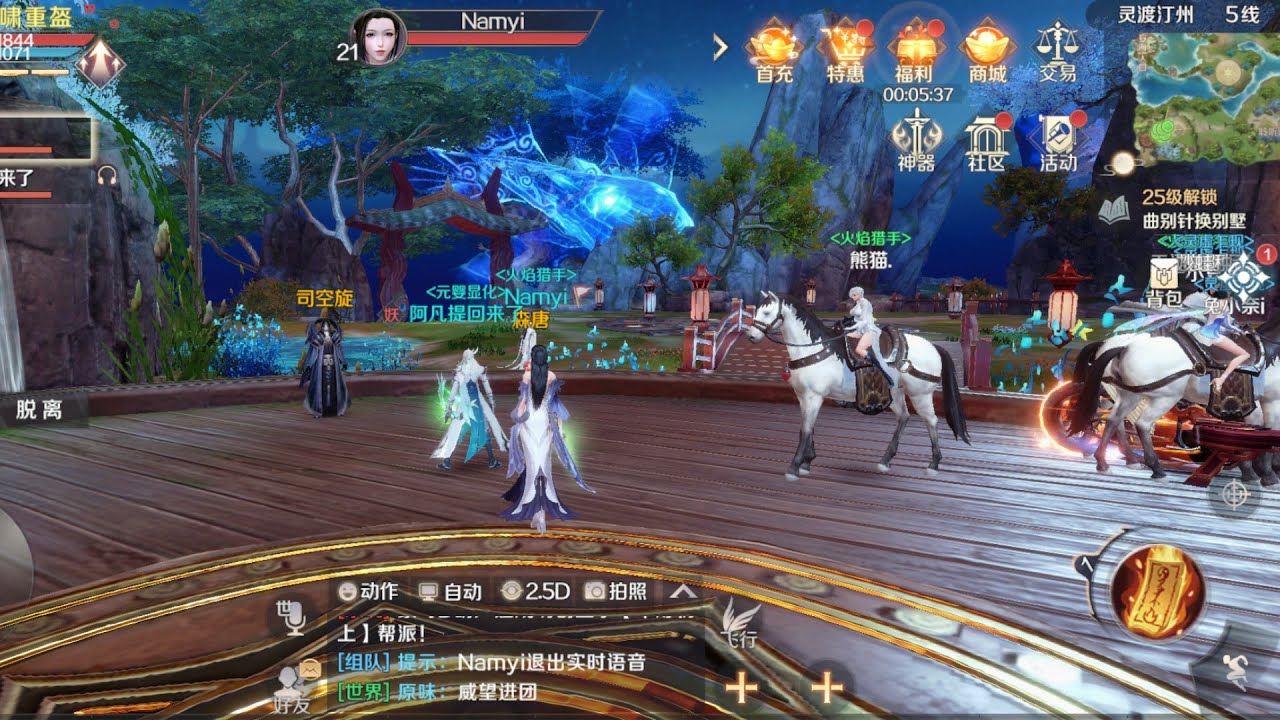1280x720 pixels.
Task: Open 拍照 photo mode
Action: point(616,591)
